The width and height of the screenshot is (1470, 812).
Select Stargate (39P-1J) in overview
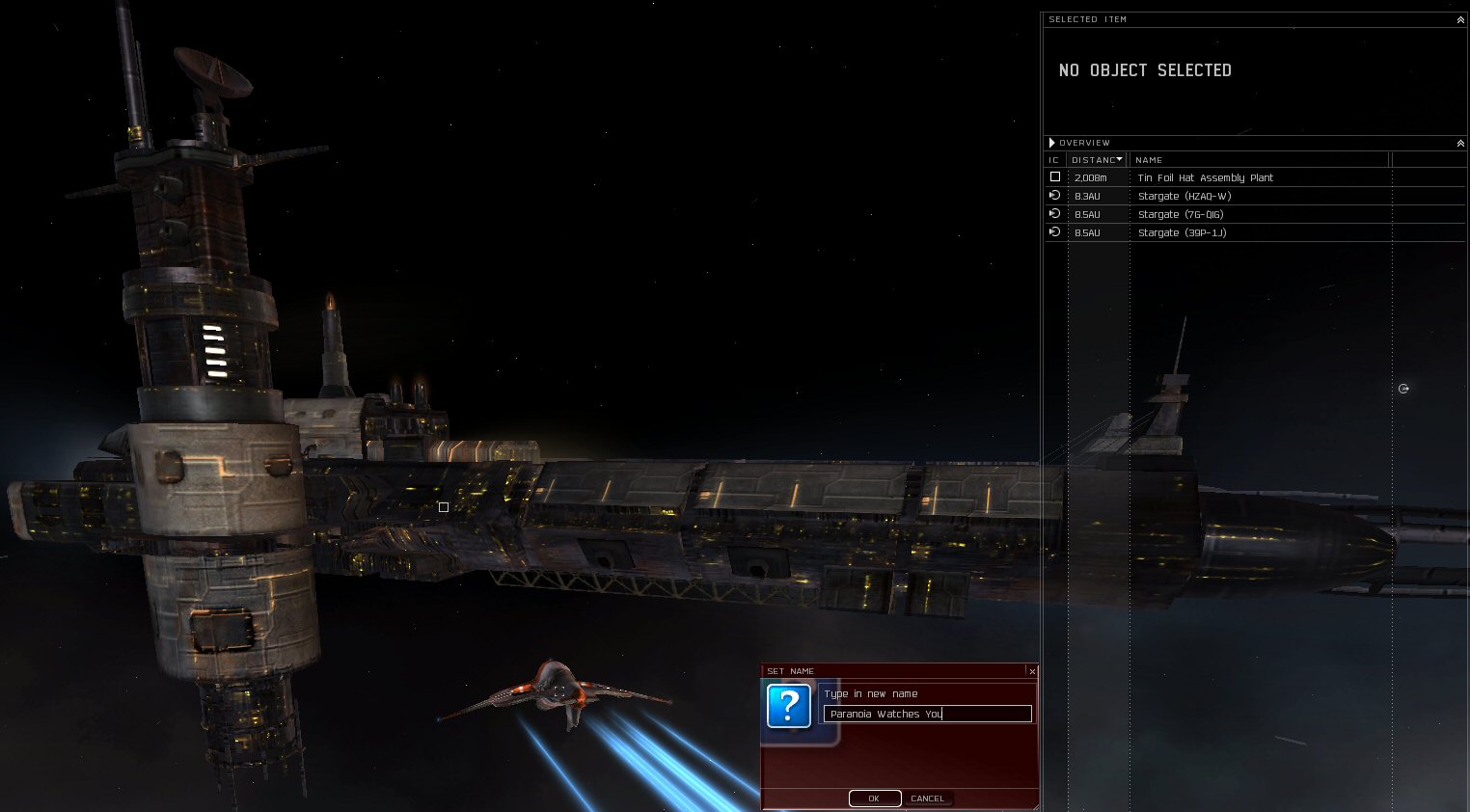point(1182,232)
